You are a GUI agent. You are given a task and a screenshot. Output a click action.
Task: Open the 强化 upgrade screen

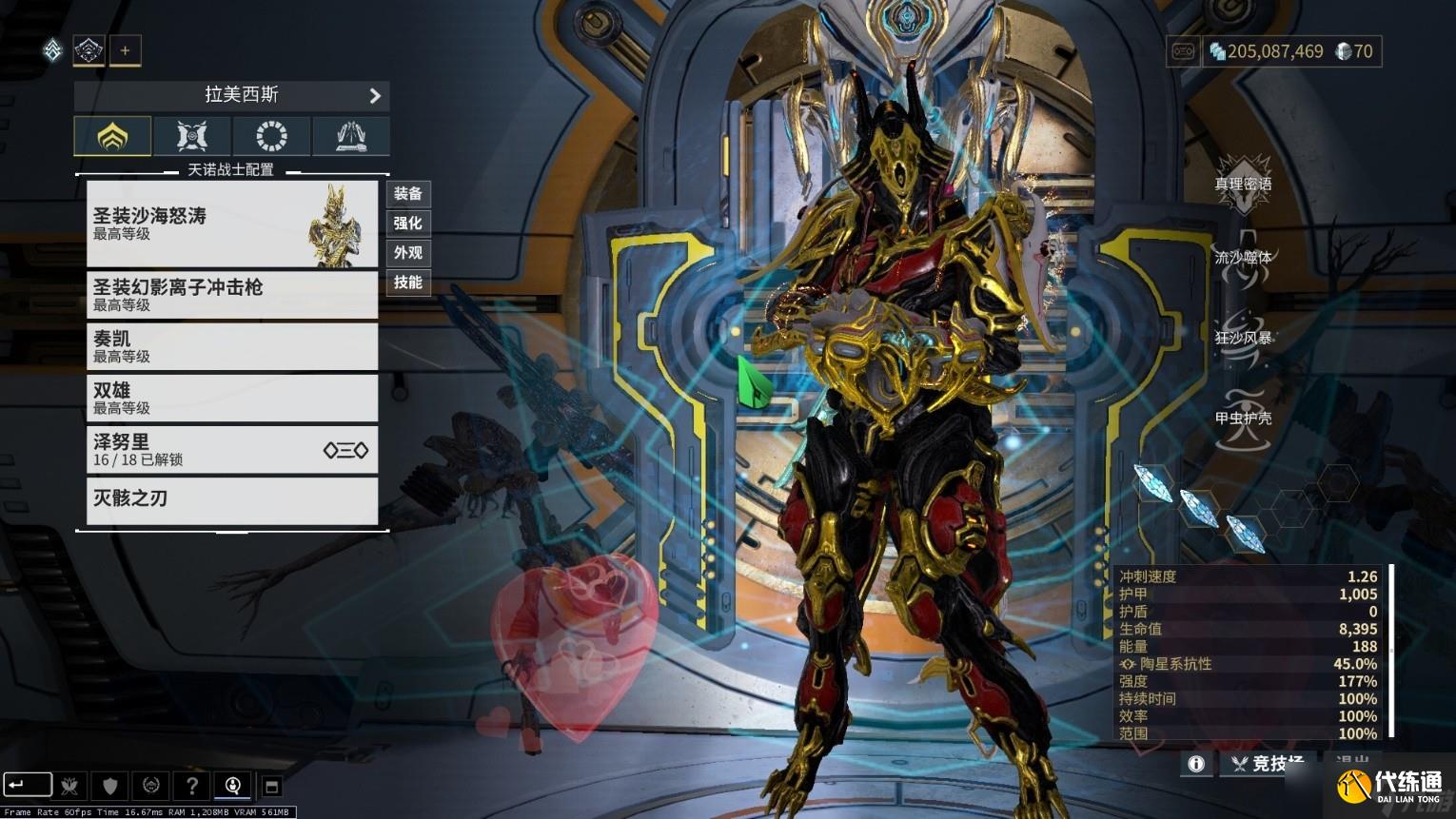(408, 224)
